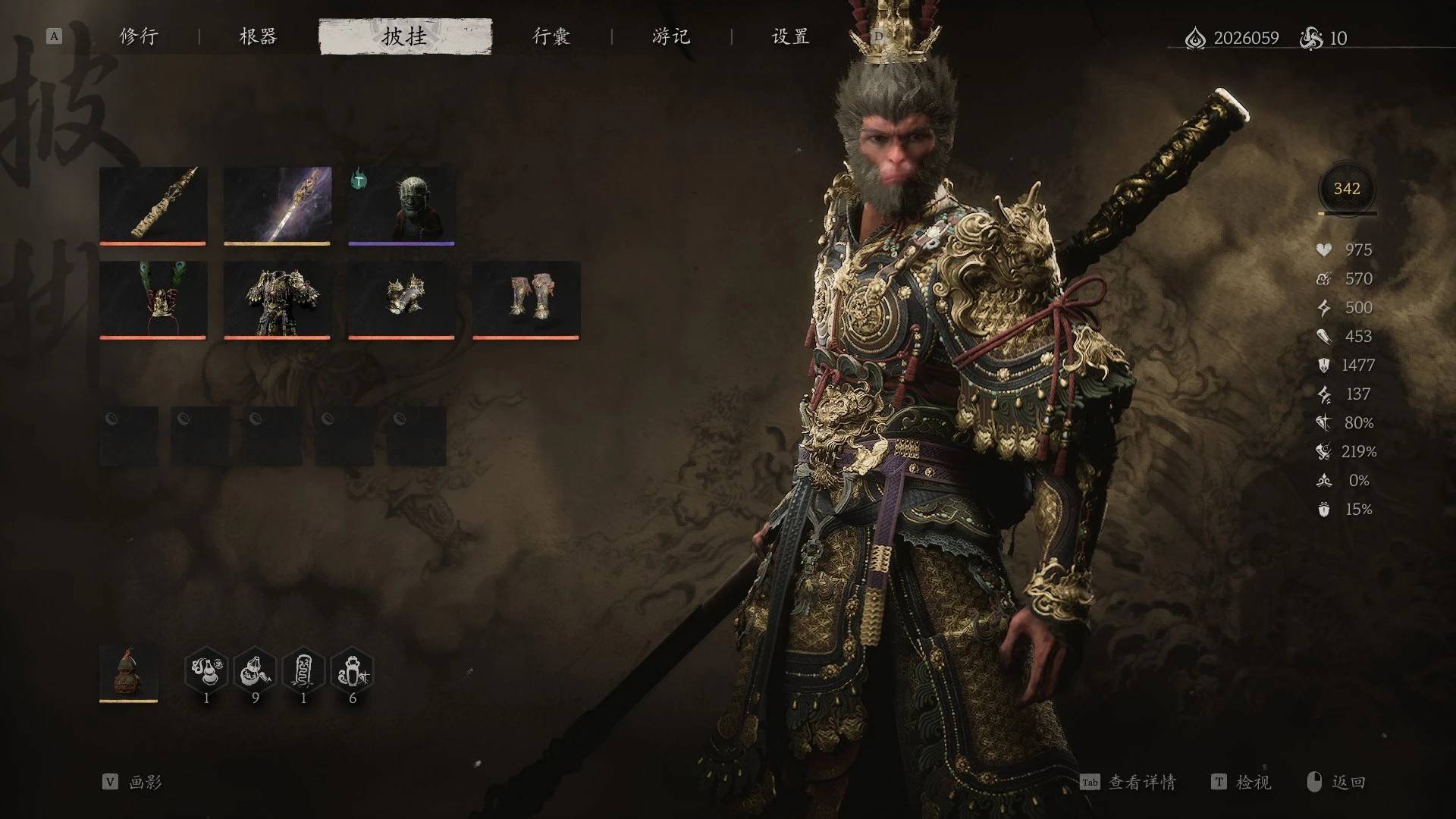The width and height of the screenshot is (1456, 819).
Task: Select the snake talisman tablet hexagon
Action: (303, 671)
